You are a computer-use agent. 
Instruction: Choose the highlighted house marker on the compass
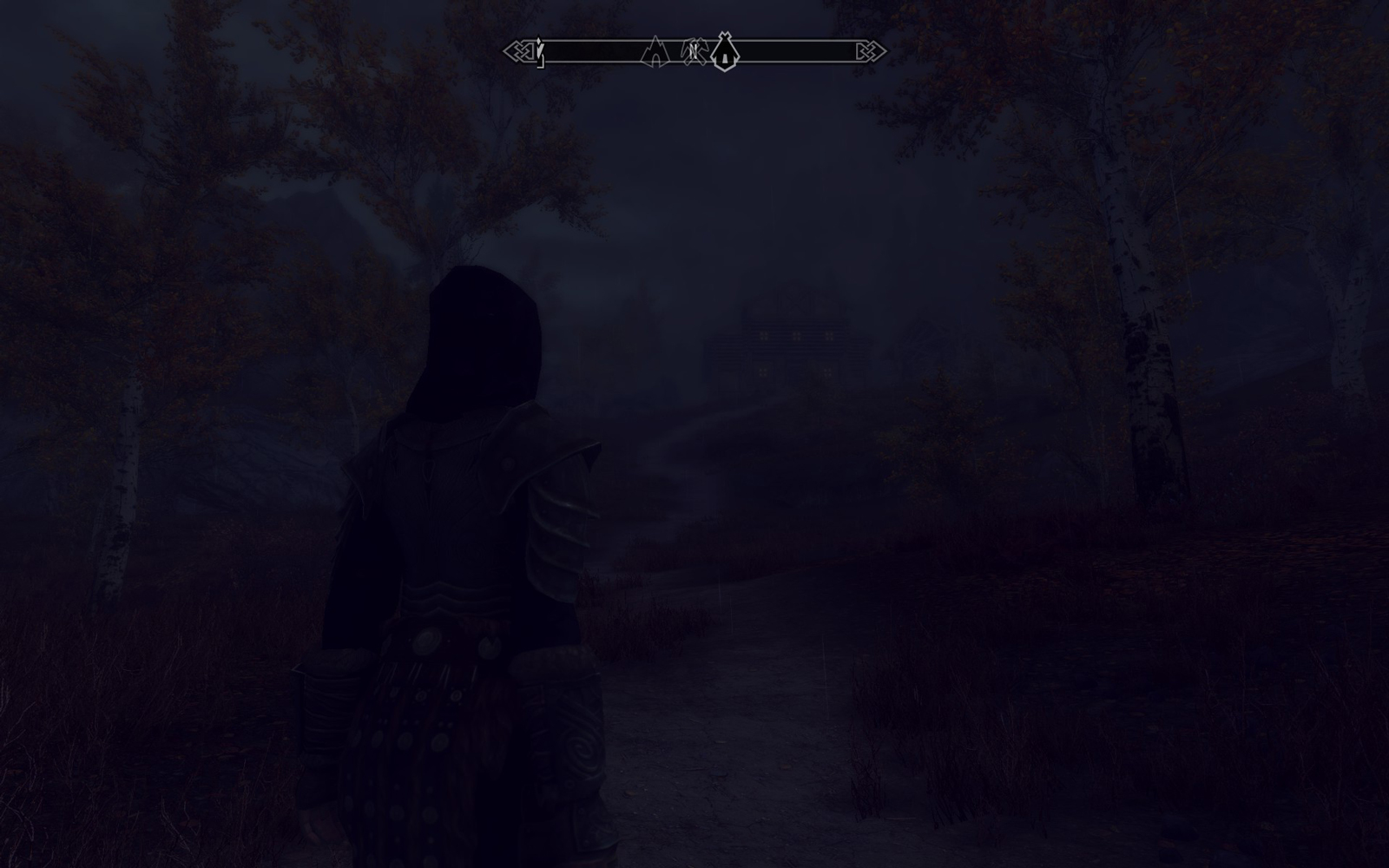(724, 52)
